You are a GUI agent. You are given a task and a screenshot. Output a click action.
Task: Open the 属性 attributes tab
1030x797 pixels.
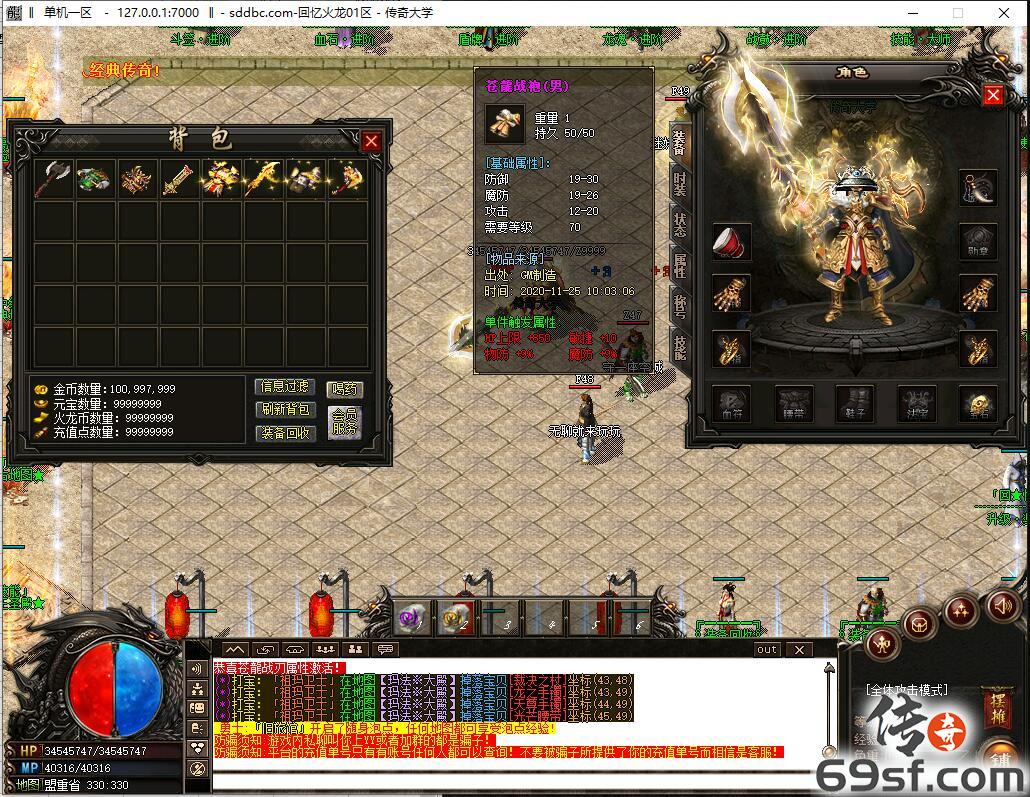(679, 264)
